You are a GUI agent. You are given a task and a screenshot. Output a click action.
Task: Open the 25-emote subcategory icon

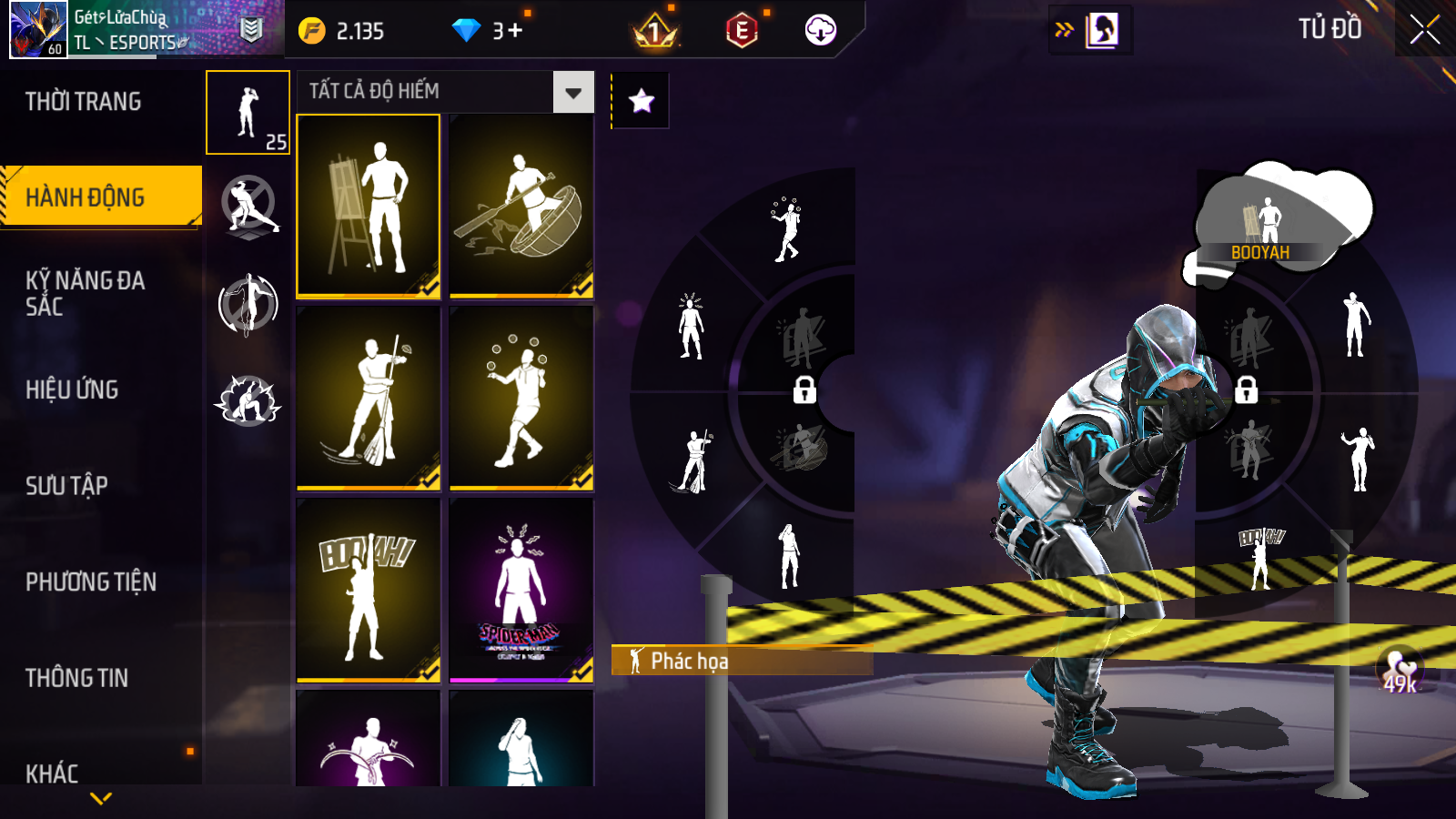[248, 113]
